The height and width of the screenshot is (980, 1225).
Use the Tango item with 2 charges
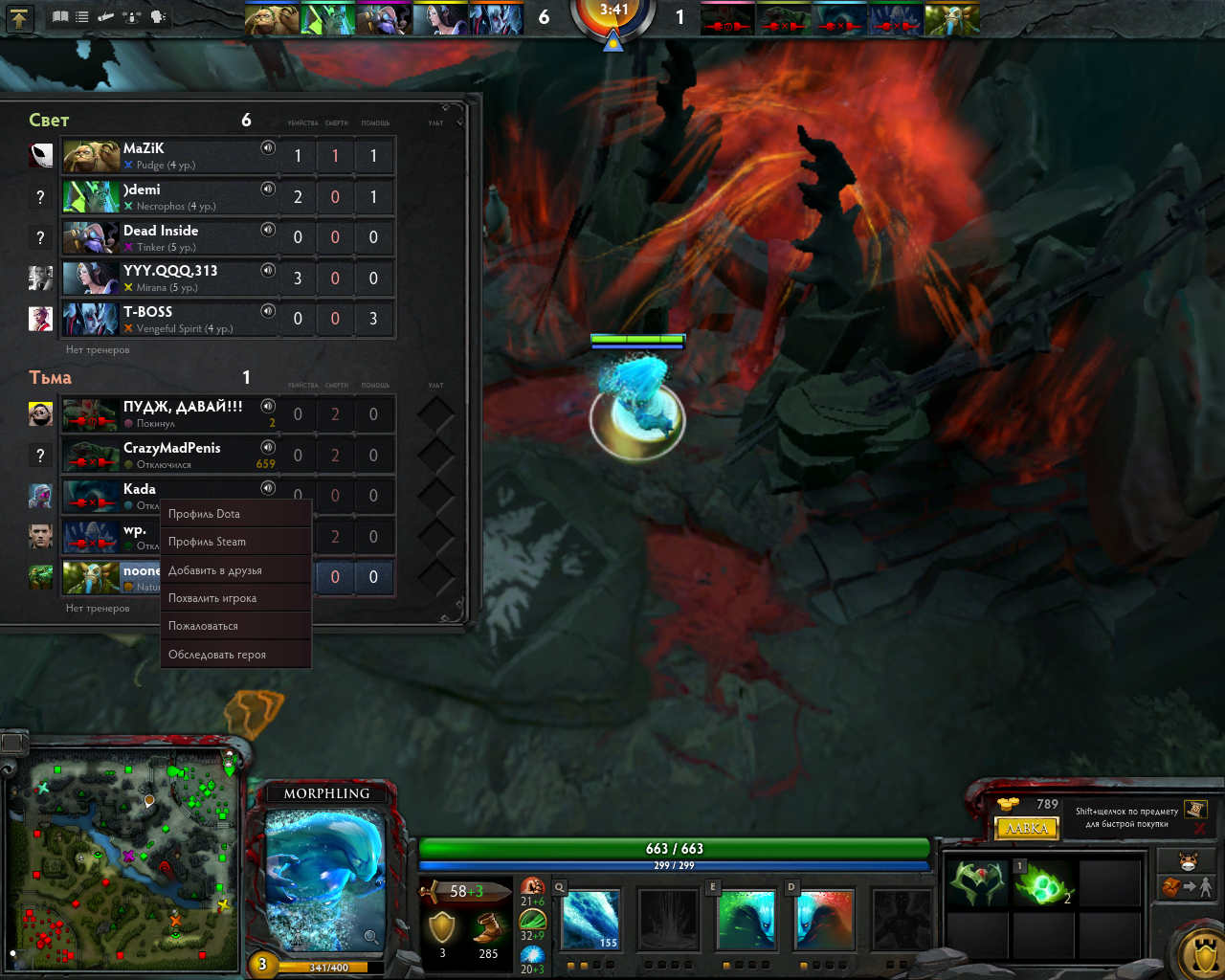[1043, 882]
